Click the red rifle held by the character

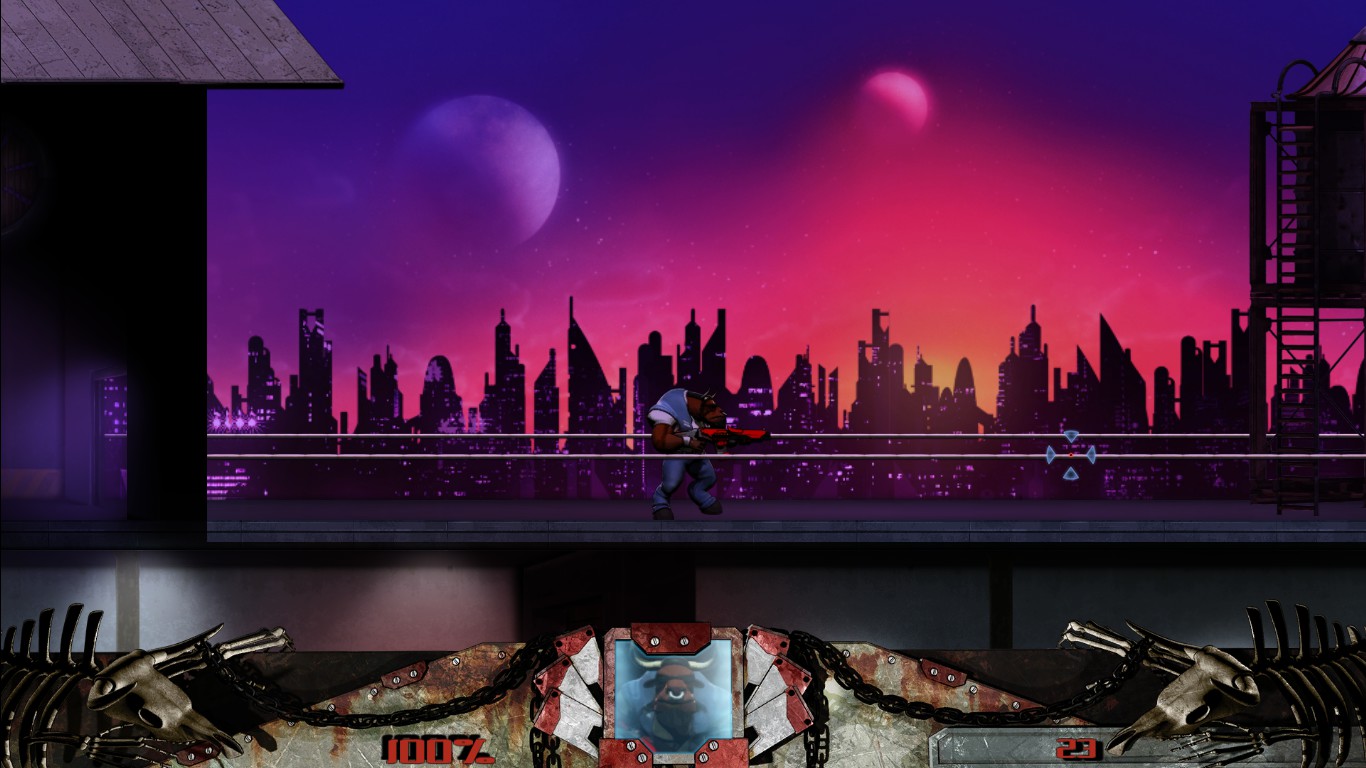[735, 433]
